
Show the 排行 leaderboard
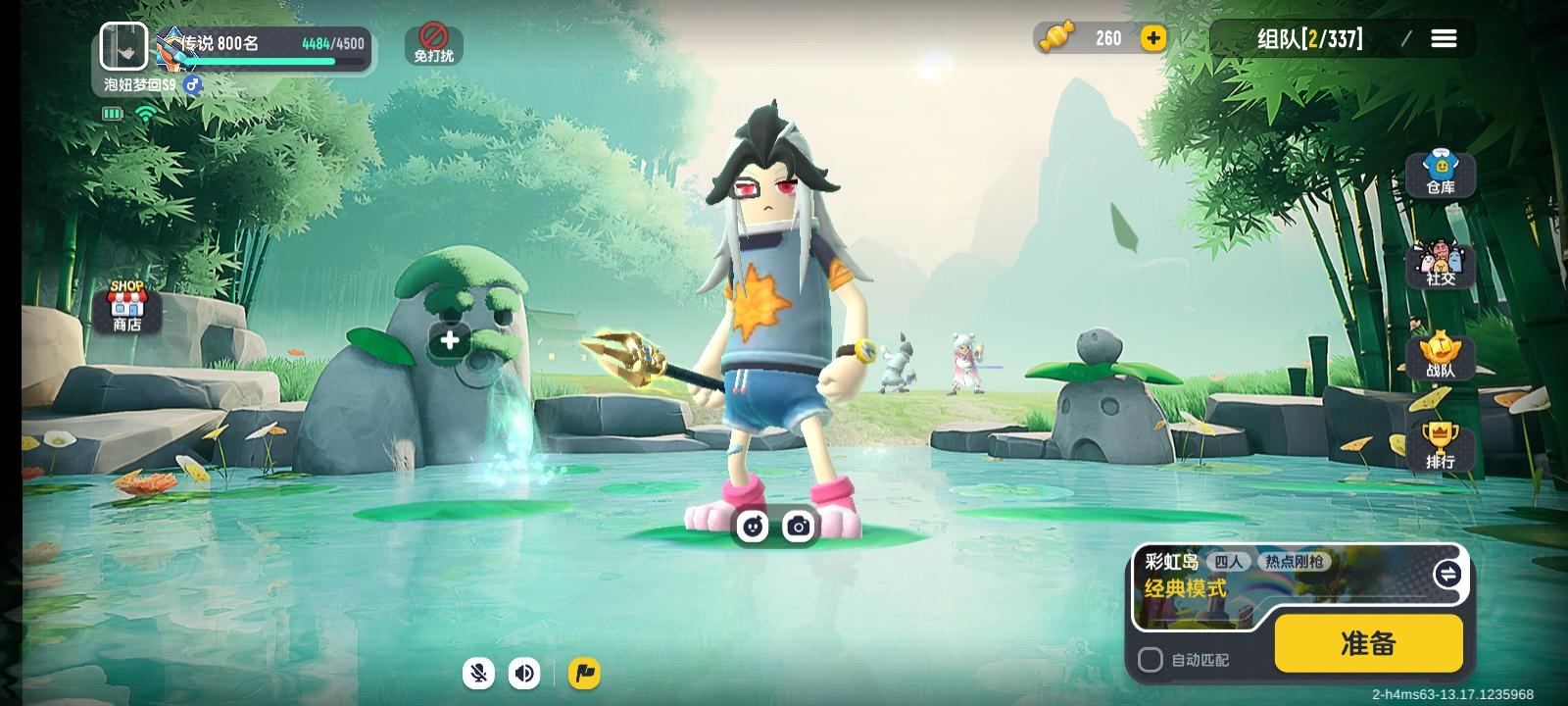coord(1440,446)
